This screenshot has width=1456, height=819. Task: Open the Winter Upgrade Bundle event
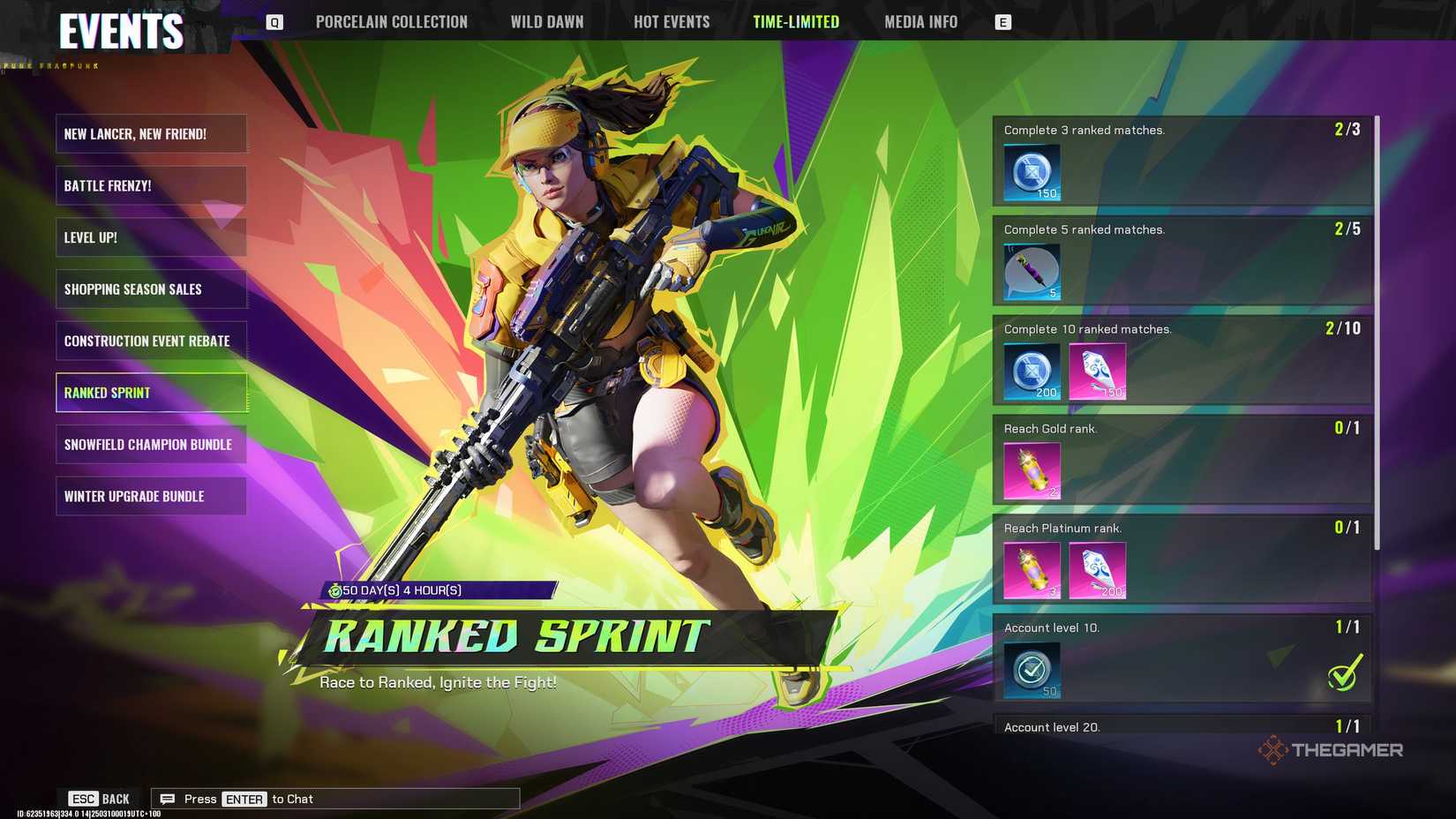(x=151, y=496)
